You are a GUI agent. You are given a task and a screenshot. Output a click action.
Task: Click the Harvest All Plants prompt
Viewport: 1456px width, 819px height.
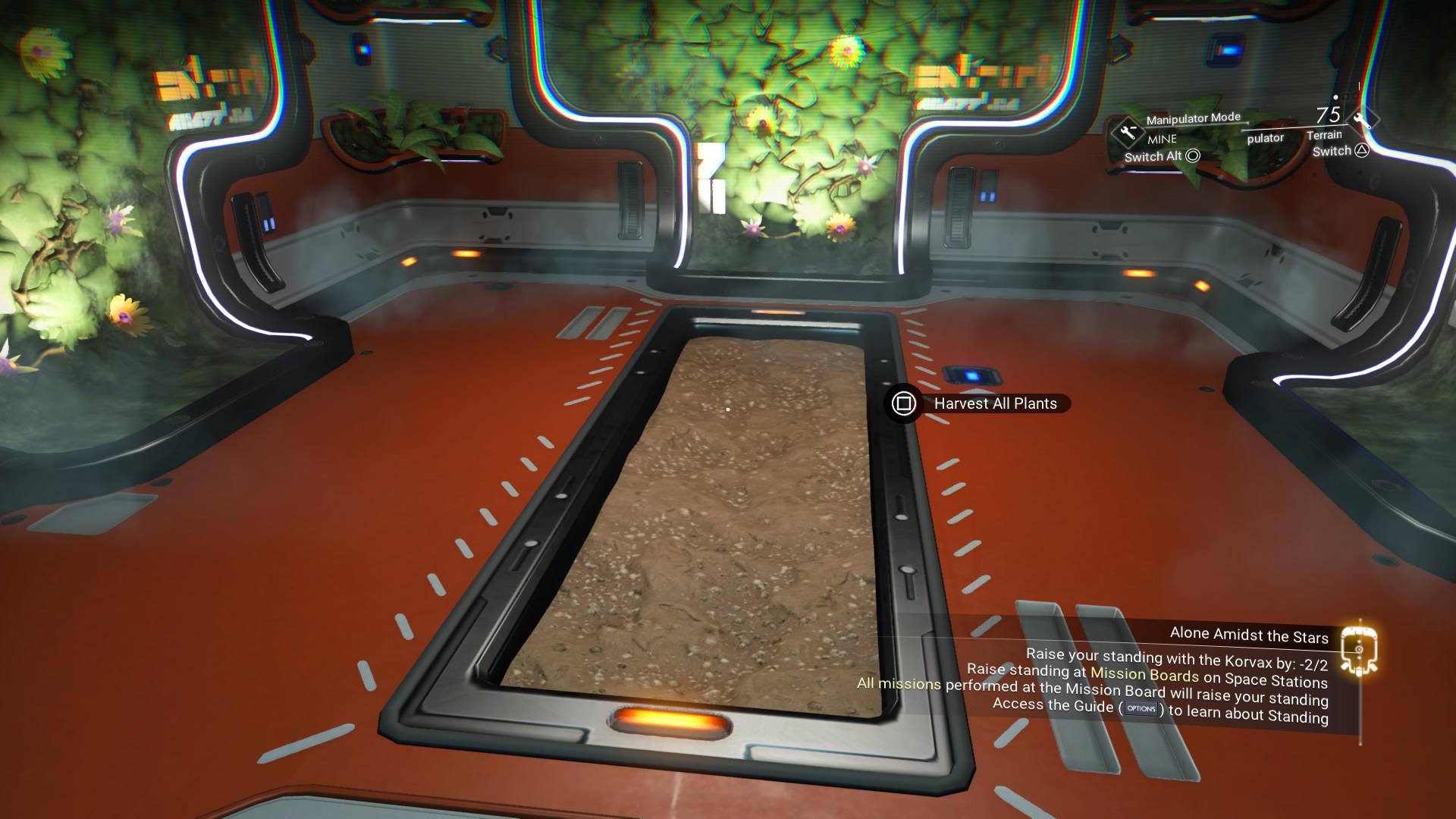(994, 403)
